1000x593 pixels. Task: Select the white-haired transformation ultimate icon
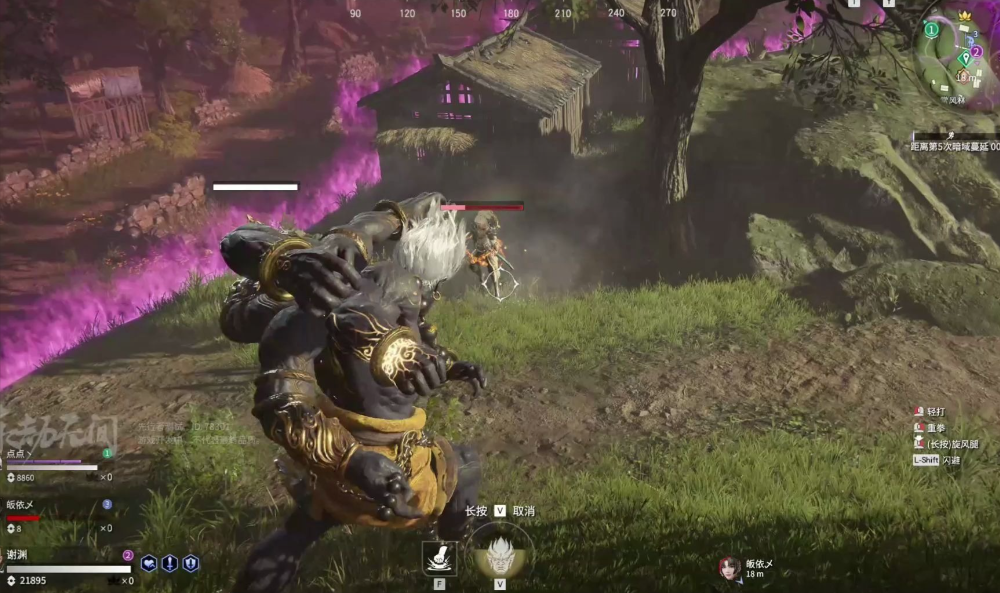[499, 552]
